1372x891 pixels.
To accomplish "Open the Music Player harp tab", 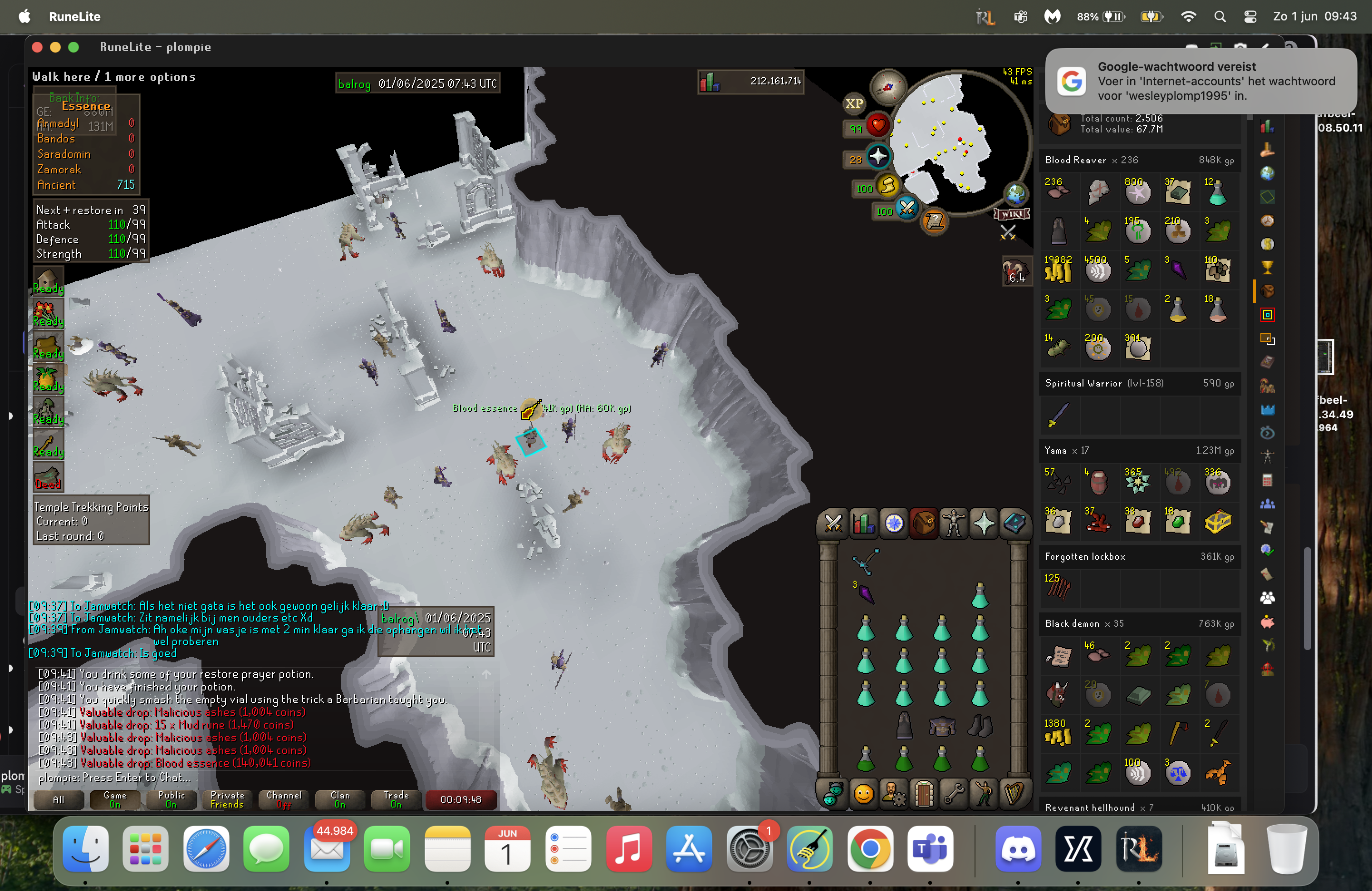I will point(1014,794).
